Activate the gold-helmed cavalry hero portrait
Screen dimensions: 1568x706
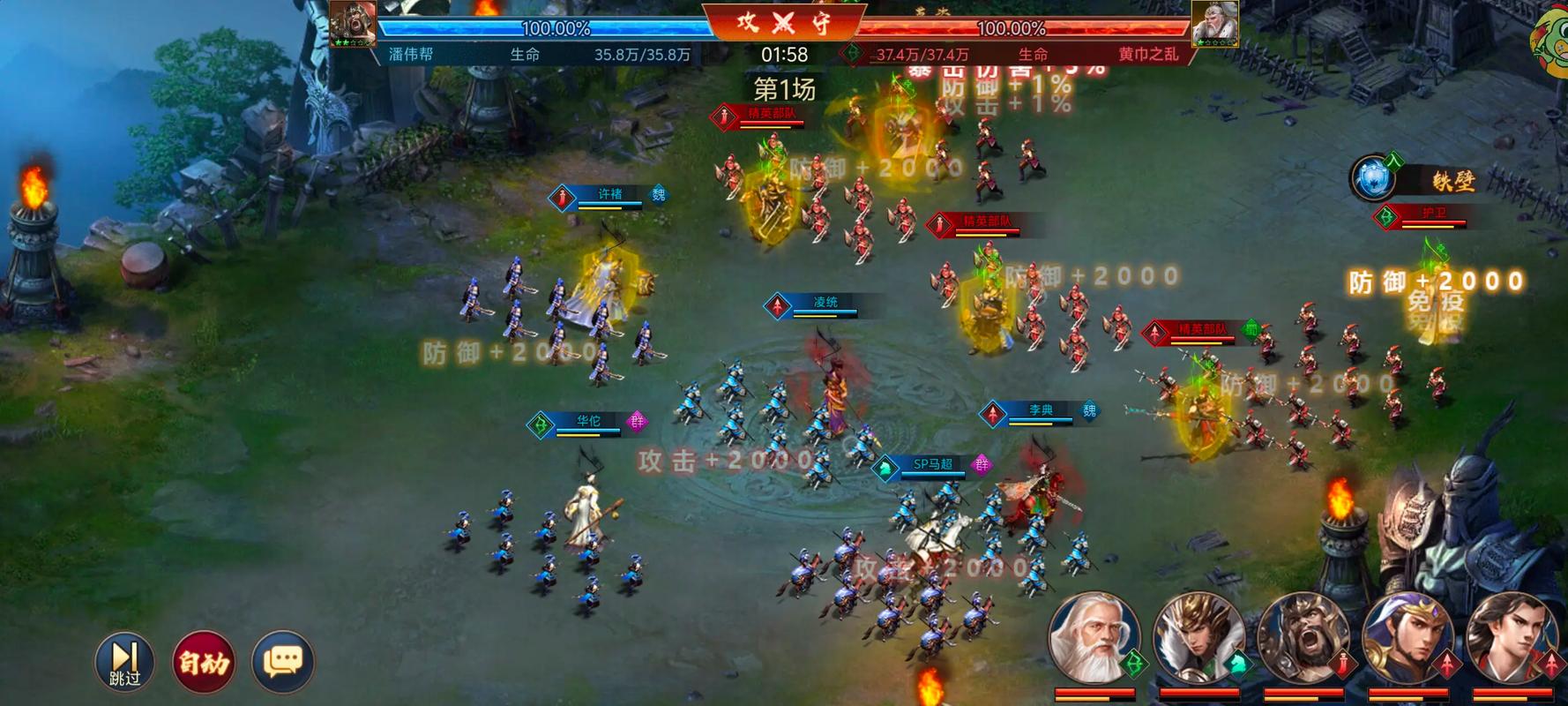click(x=1198, y=637)
